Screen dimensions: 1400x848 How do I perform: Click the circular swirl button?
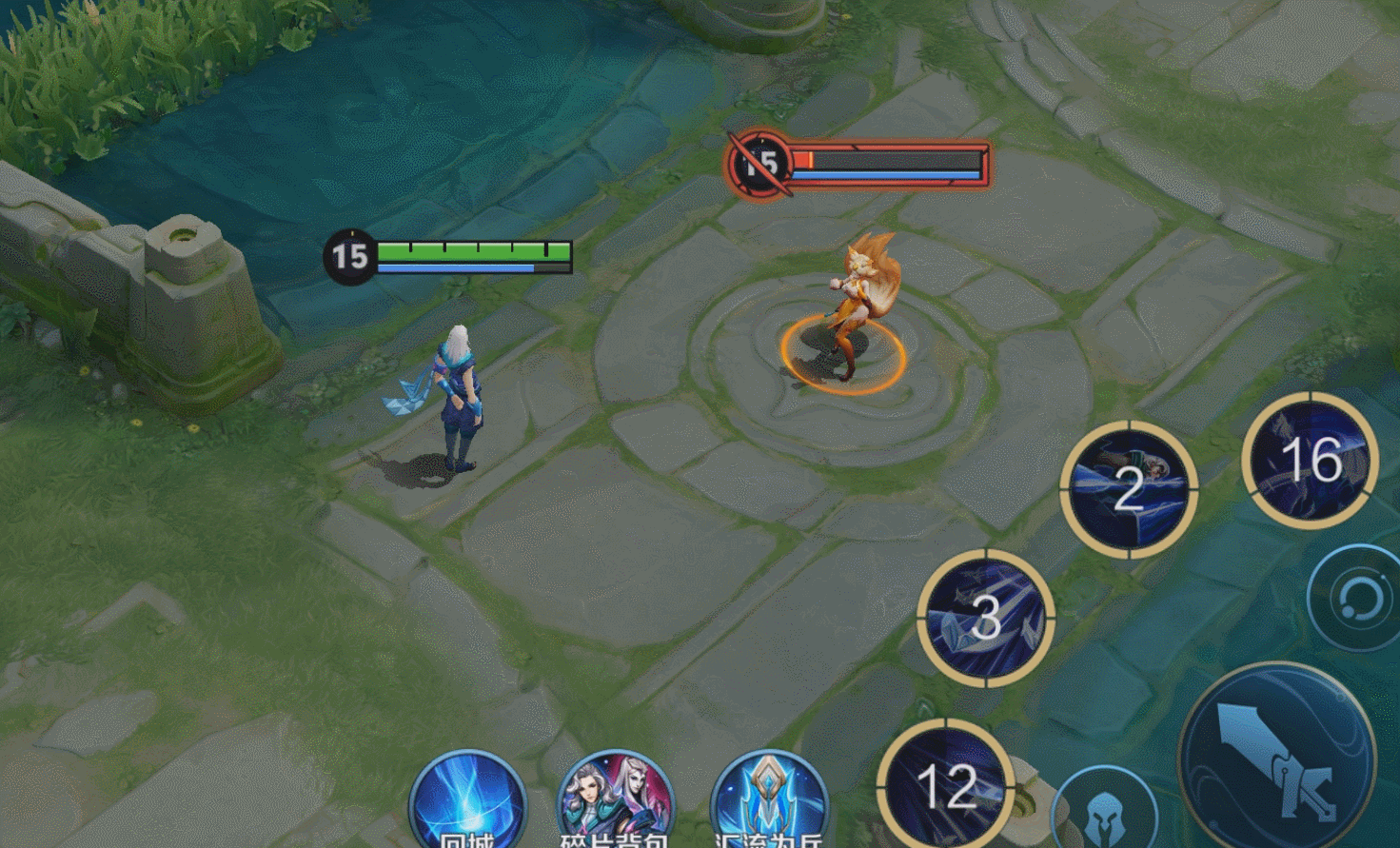coord(1357,600)
